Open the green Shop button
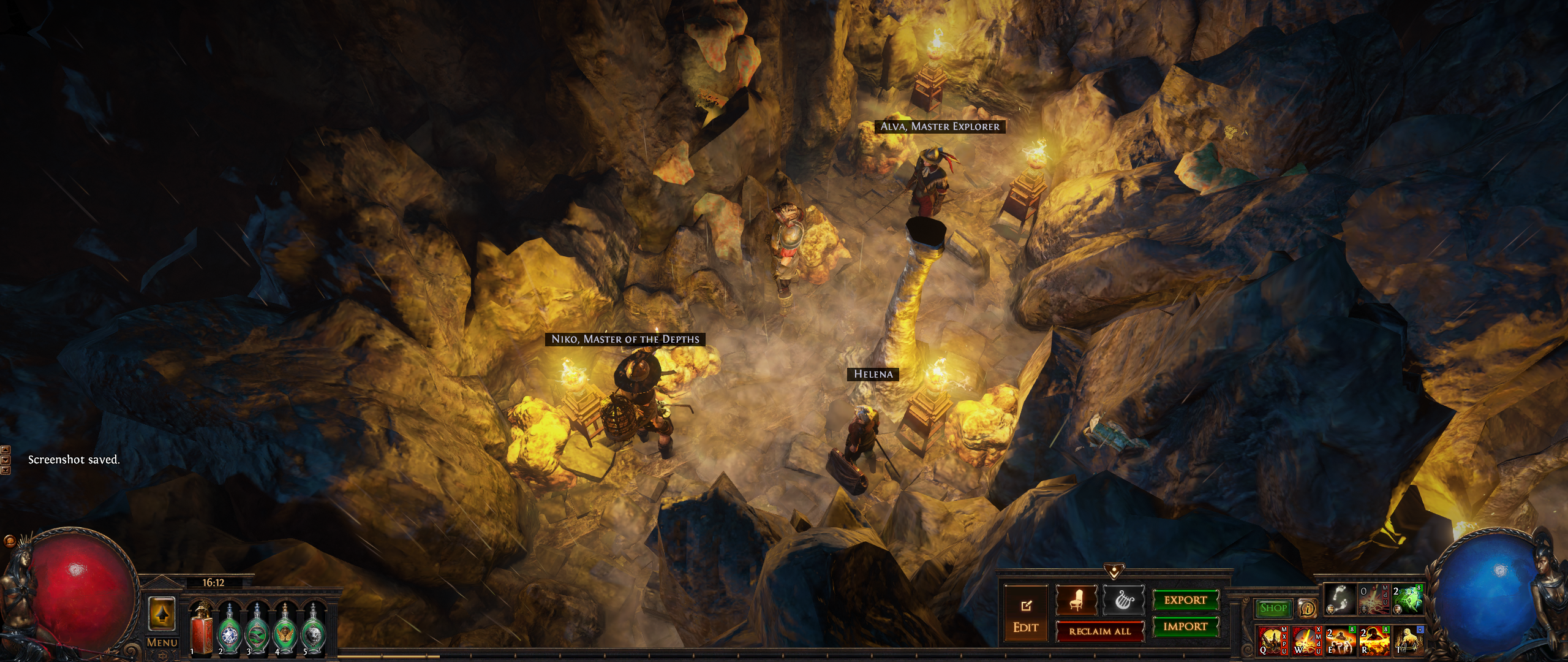 click(1273, 608)
